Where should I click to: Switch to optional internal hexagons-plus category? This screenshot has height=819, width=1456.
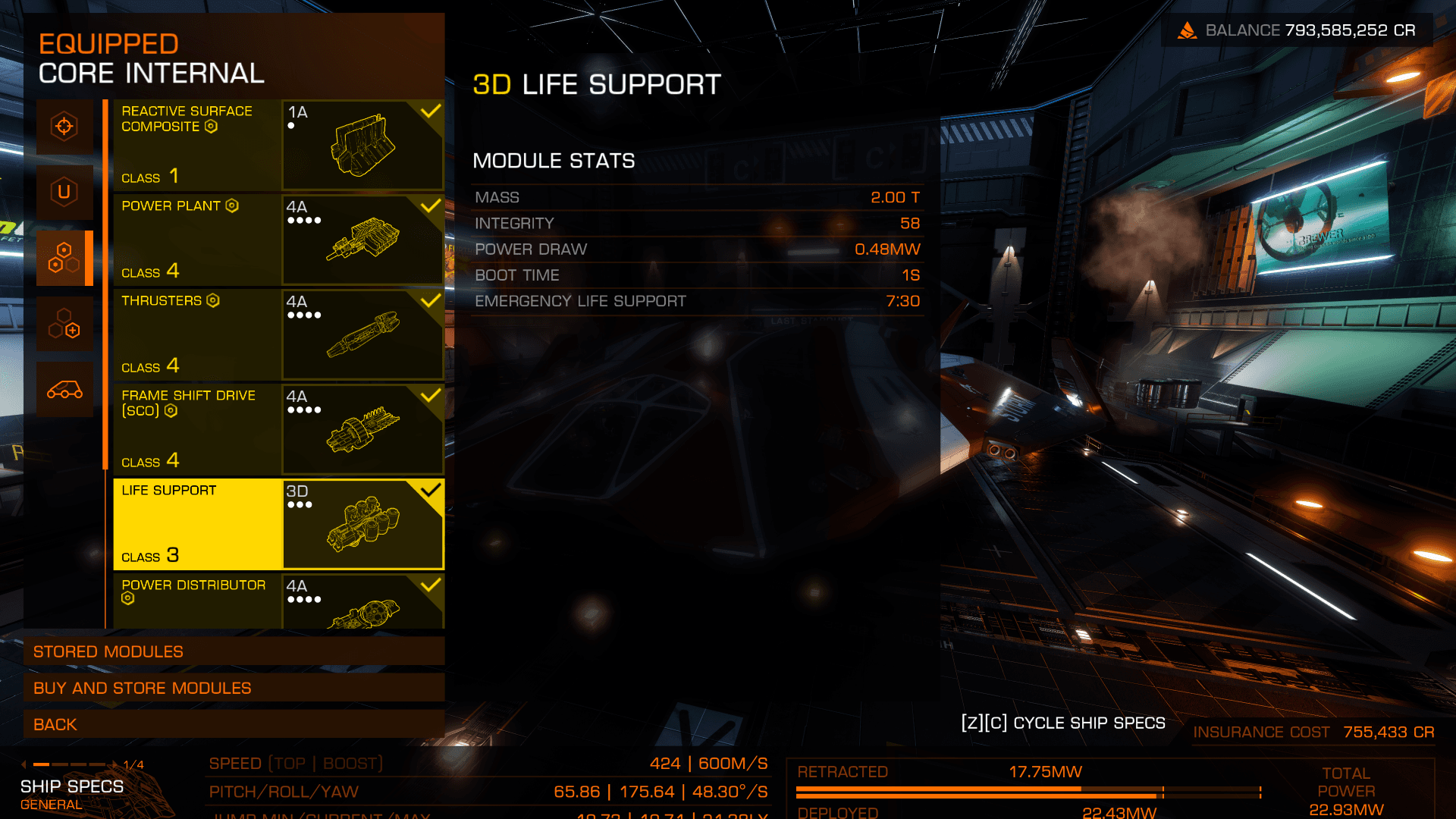pos(64,324)
